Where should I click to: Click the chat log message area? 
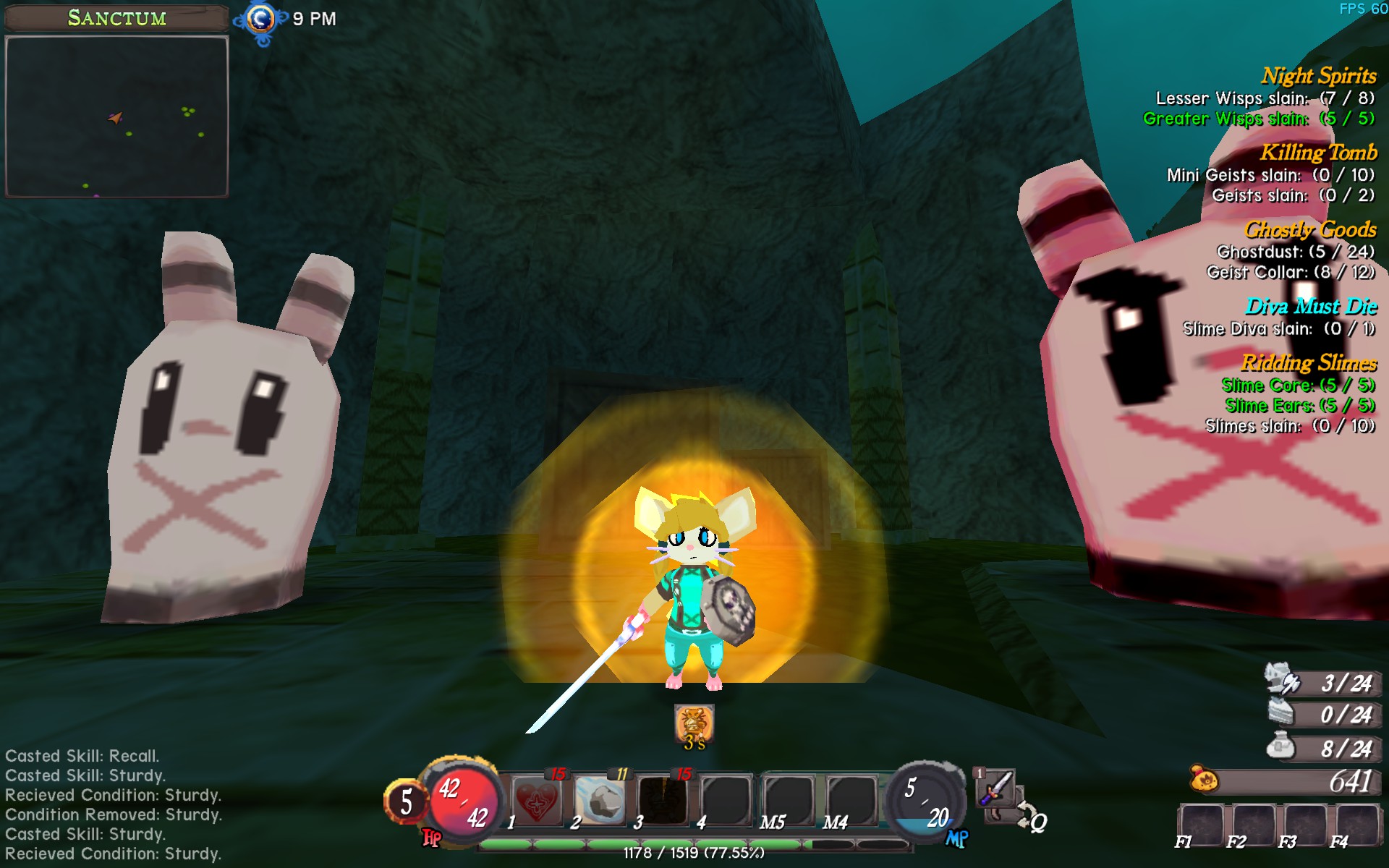tap(114, 804)
